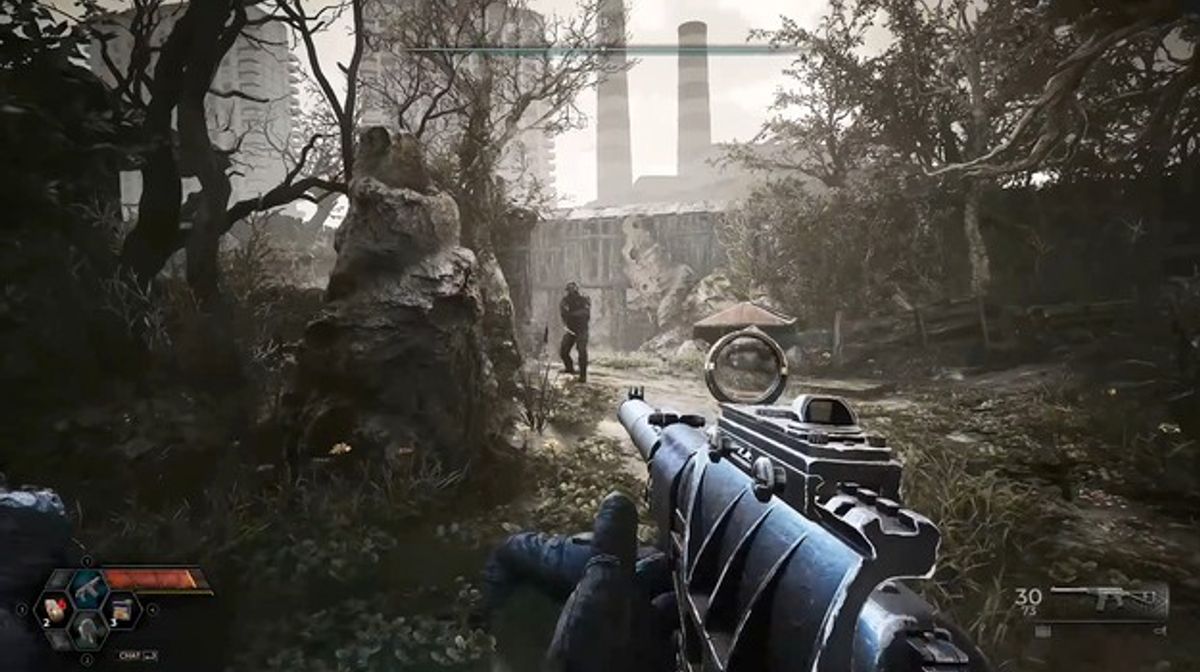This screenshot has width=1200, height=672.
Task: Pick the bottom hex slot item
Action: tap(87, 632)
